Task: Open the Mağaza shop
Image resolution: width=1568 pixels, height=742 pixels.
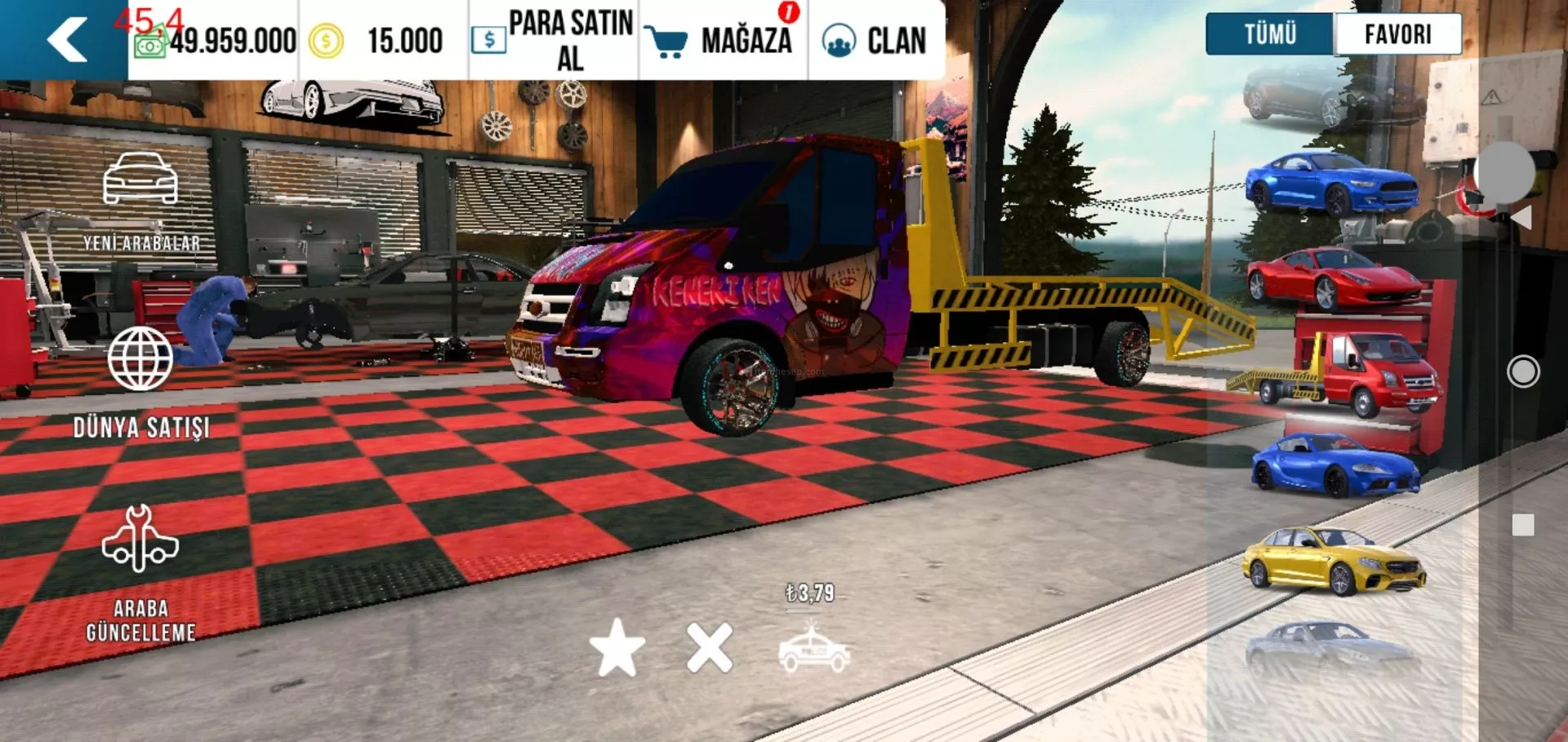Action: (x=720, y=40)
